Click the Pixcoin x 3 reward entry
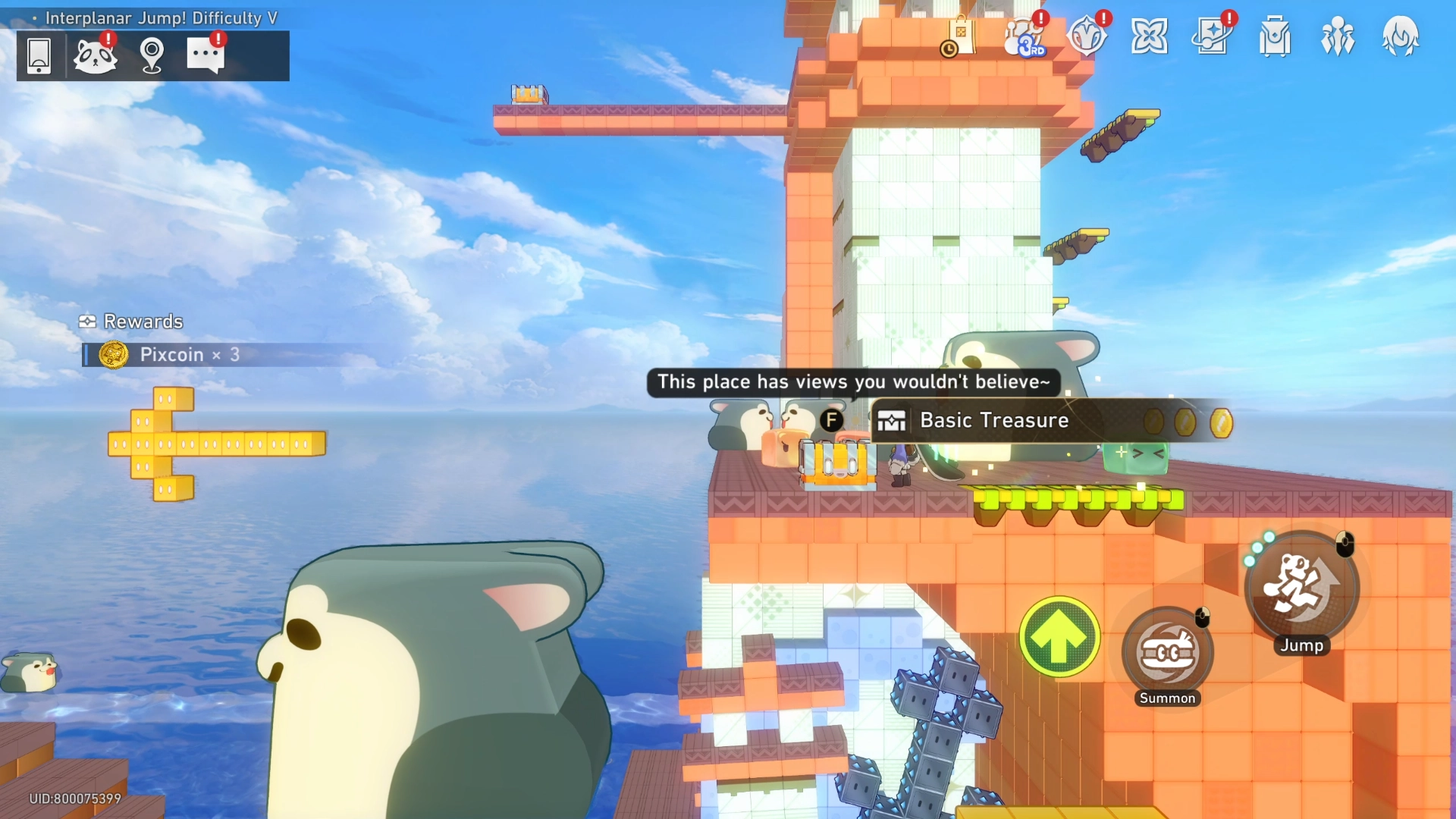Viewport: 1456px width, 819px height. pyautogui.click(x=169, y=354)
